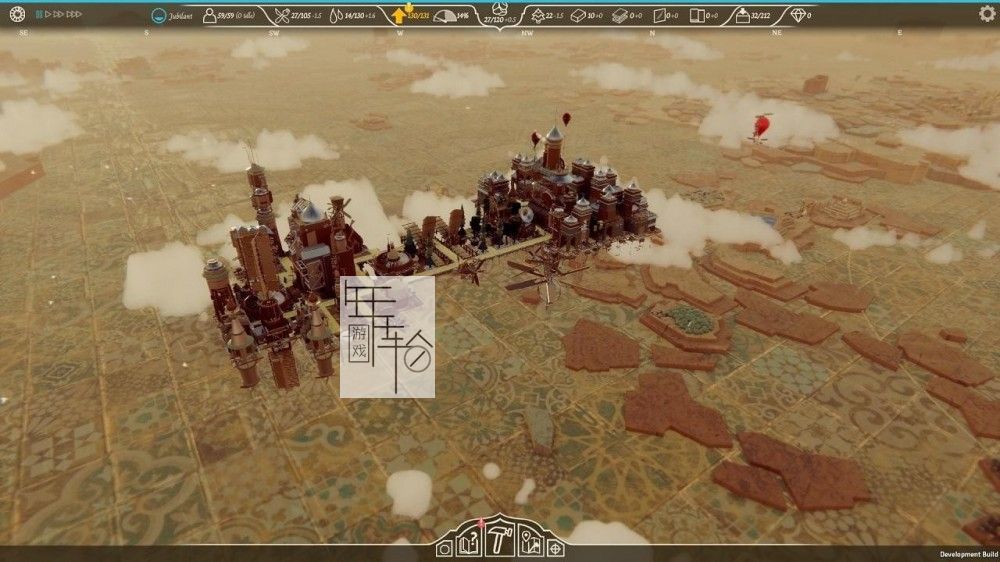Set game to normal play speed
The image size is (1000, 562).
click(x=48, y=15)
